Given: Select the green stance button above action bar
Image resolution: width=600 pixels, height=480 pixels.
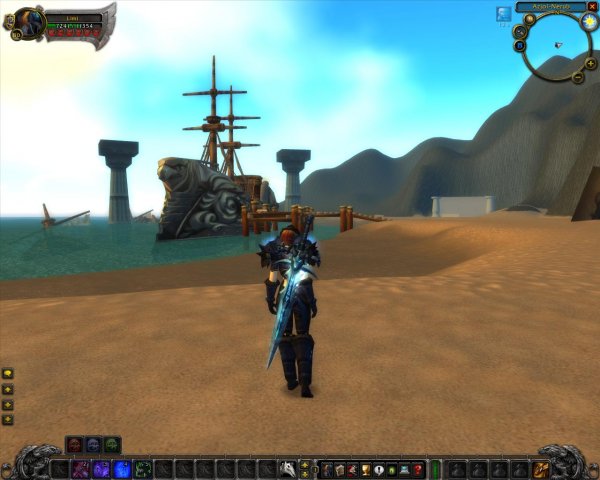Looking at the screenshot, I should pos(112,444).
